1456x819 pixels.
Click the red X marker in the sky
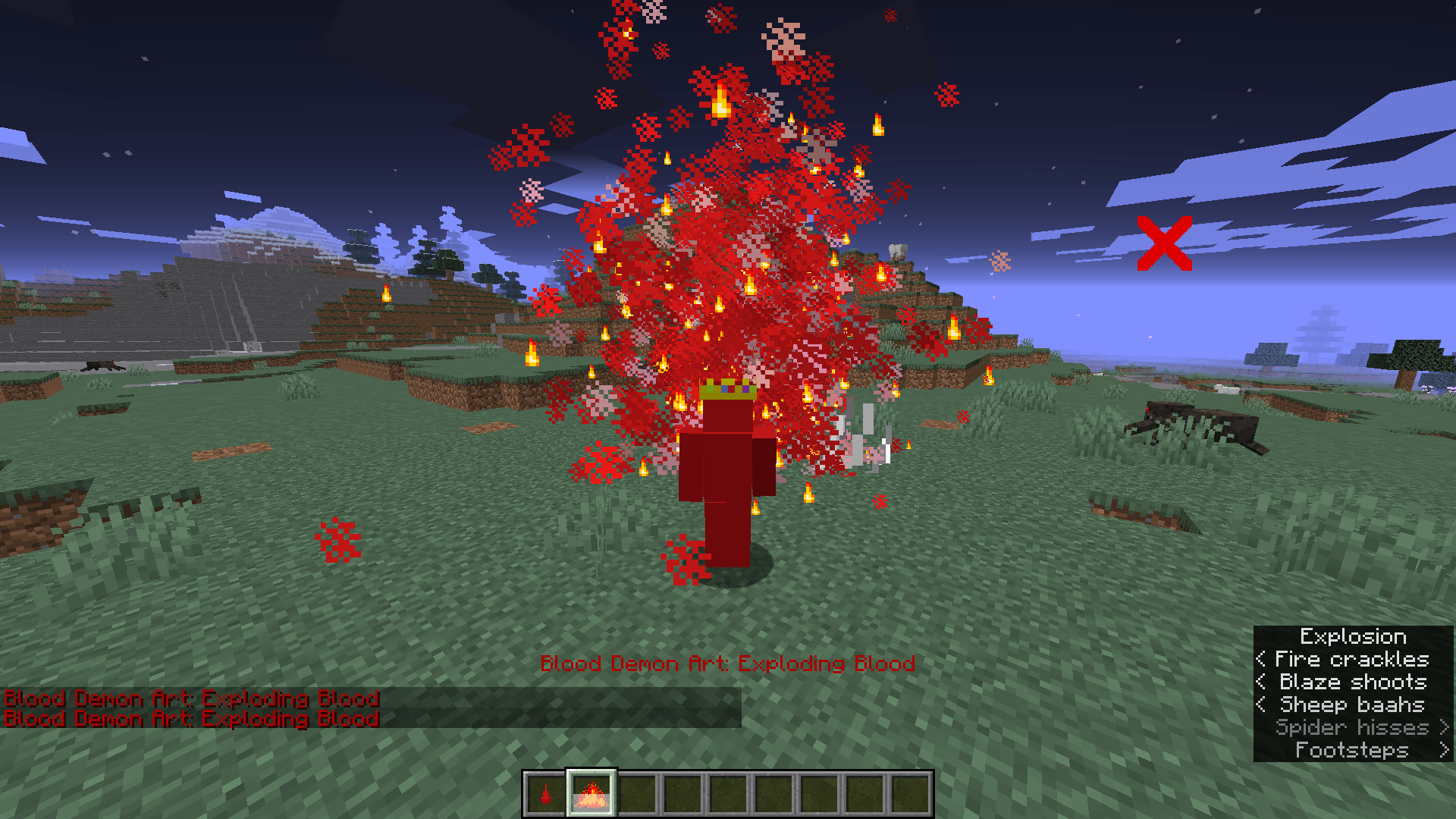pos(1166,242)
